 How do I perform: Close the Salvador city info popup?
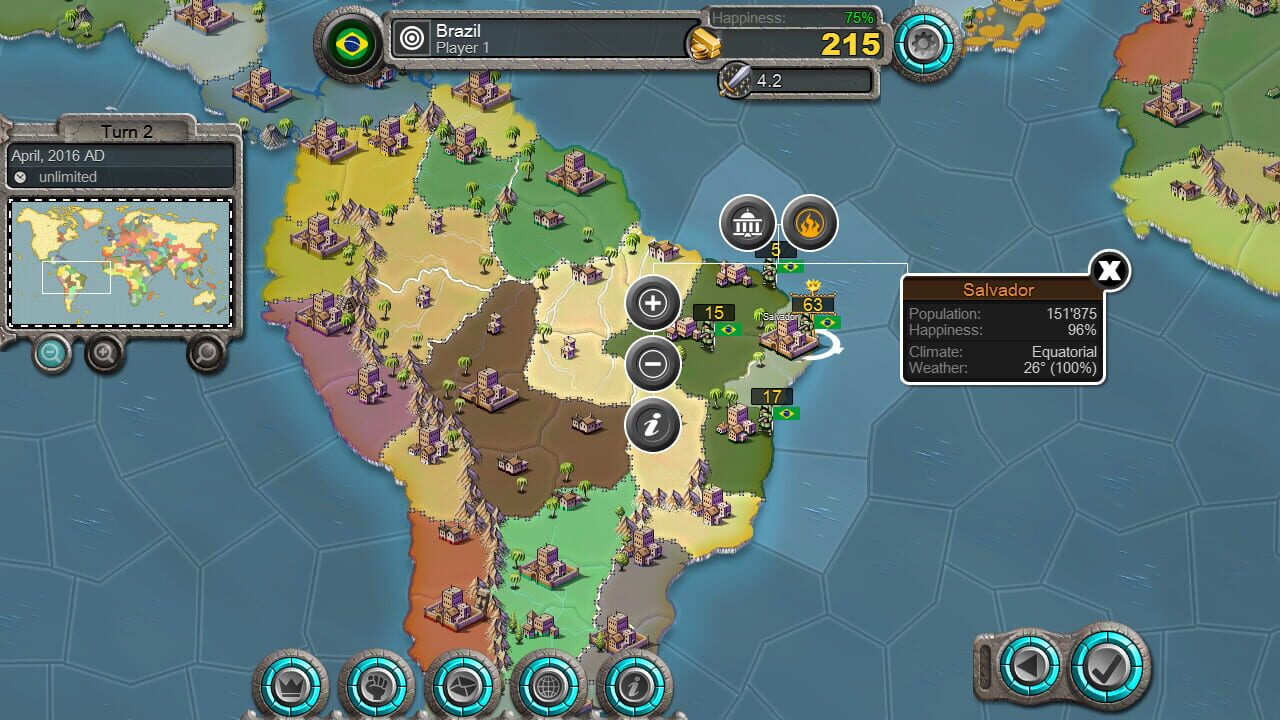[x=1108, y=271]
